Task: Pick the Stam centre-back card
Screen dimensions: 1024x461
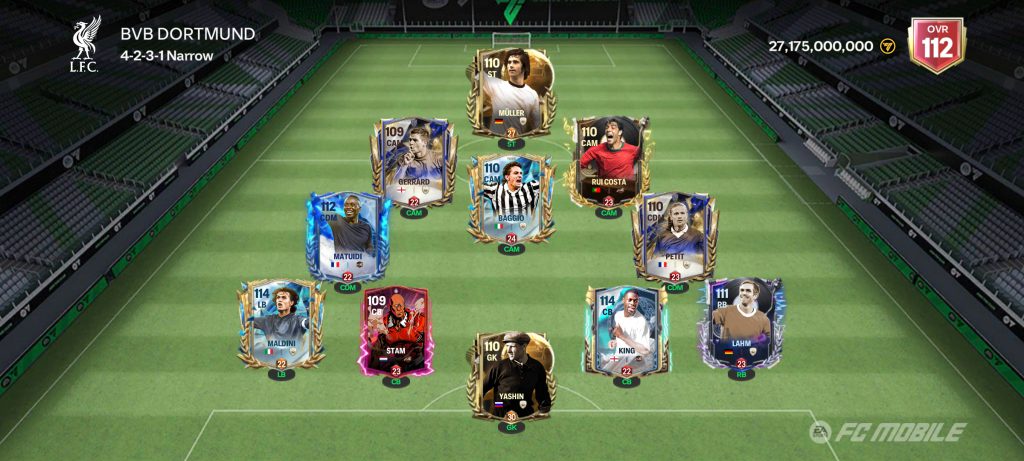Action: [x=395, y=330]
